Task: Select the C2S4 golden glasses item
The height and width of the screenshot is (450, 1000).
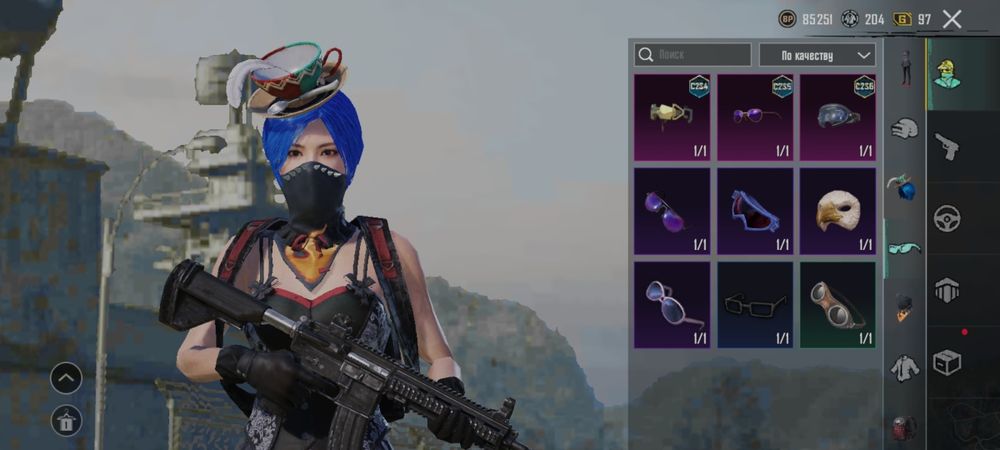Action: pyautogui.click(x=672, y=117)
